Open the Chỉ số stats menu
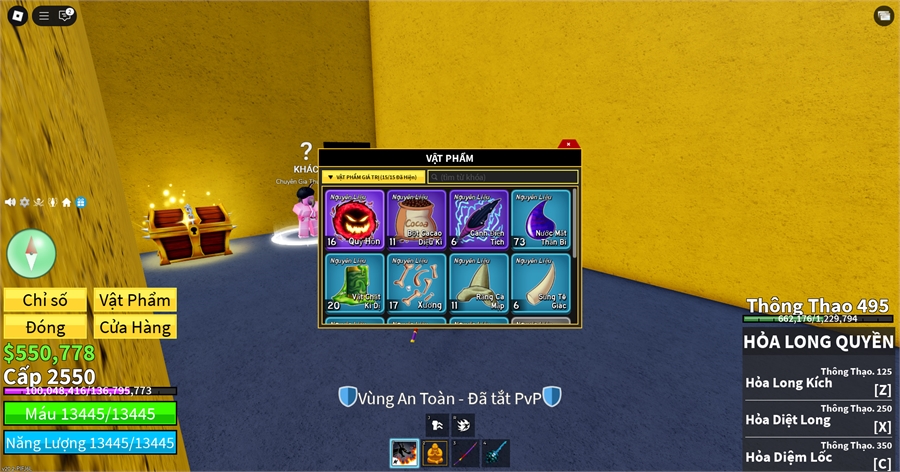This screenshot has width=900, height=472. pos(45,300)
